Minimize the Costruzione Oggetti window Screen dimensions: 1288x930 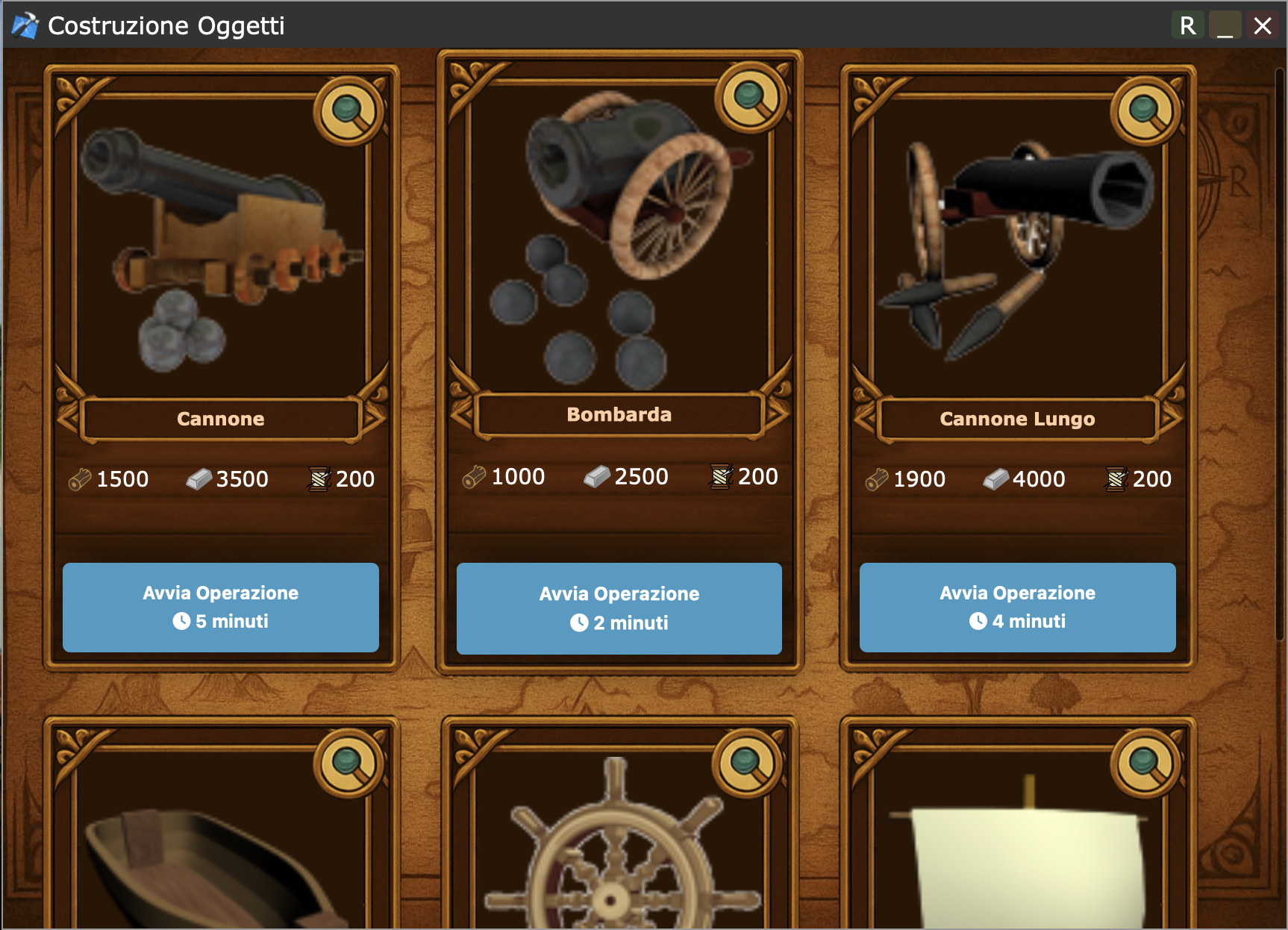pos(1225,26)
